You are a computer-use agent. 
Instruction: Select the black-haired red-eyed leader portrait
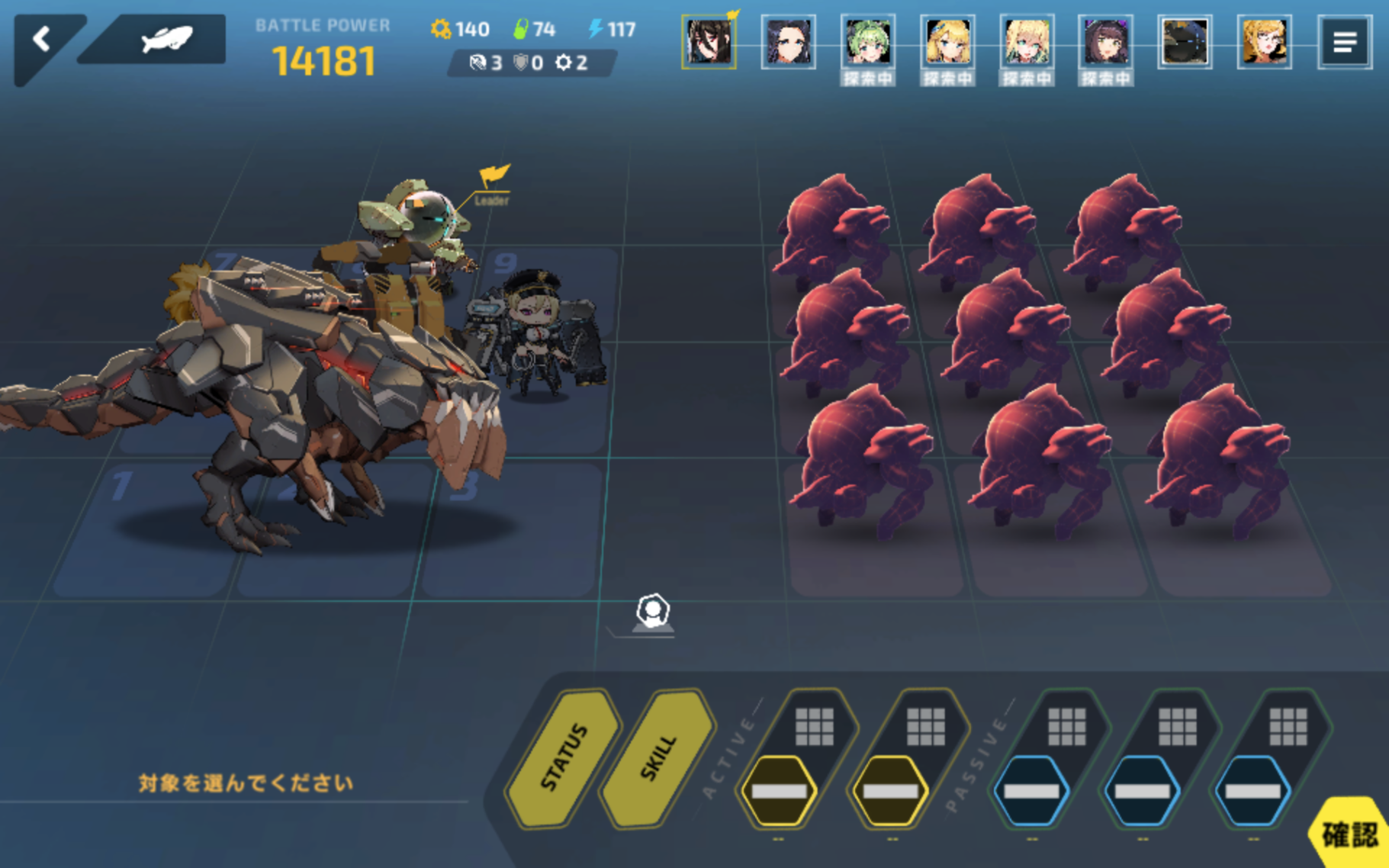pos(709,42)
